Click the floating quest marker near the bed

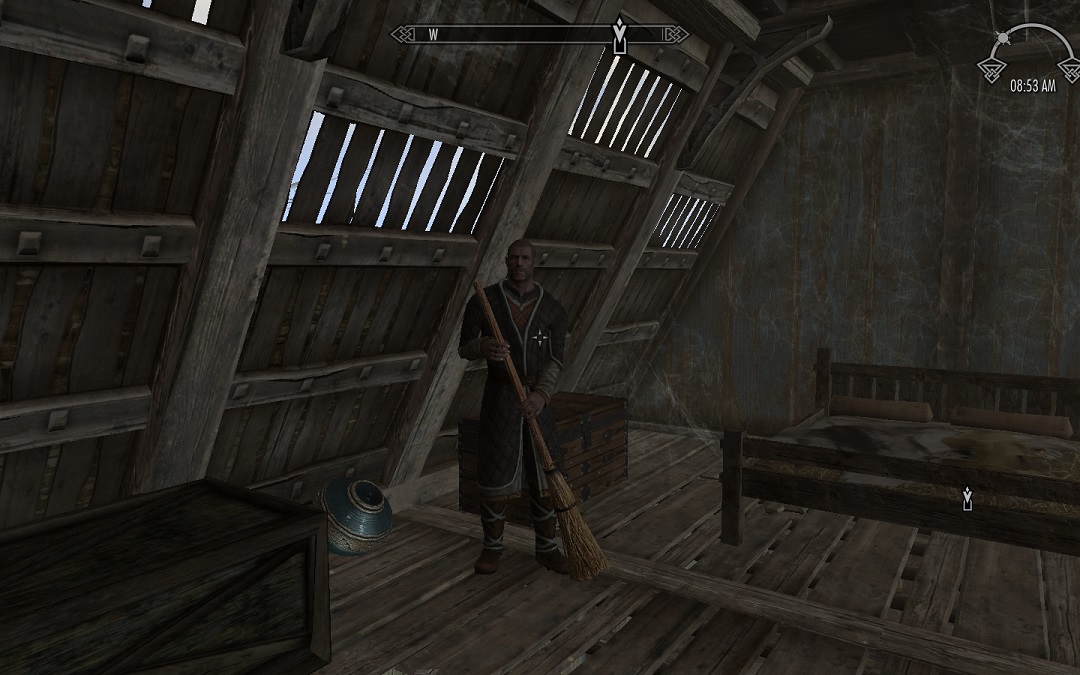tap(967, 497)
